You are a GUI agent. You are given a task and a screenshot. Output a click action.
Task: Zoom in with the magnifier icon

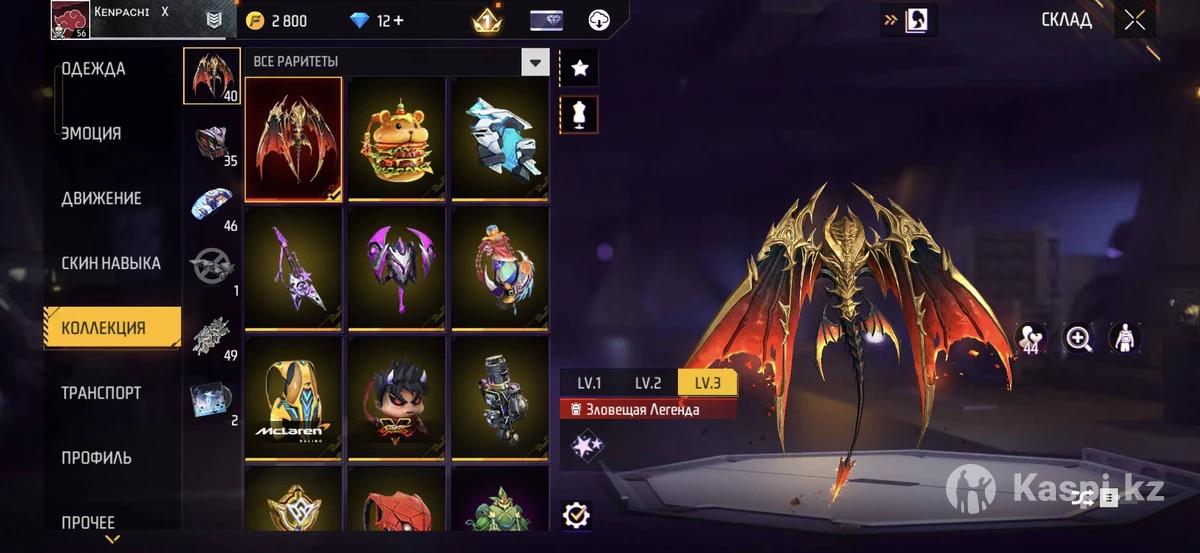pos(1079,339)
